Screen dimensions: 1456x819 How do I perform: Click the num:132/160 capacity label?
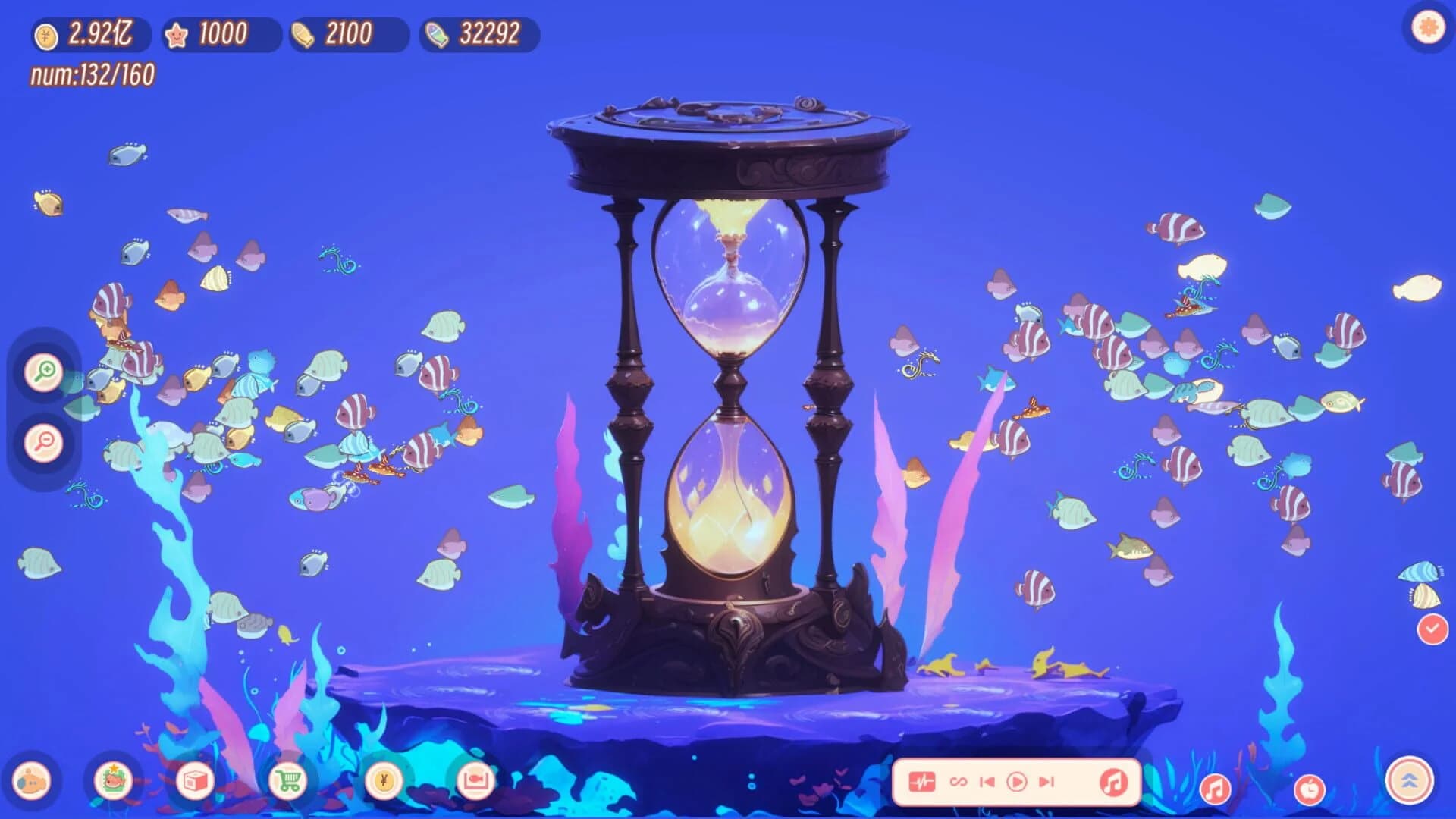(x=93, y=74)
